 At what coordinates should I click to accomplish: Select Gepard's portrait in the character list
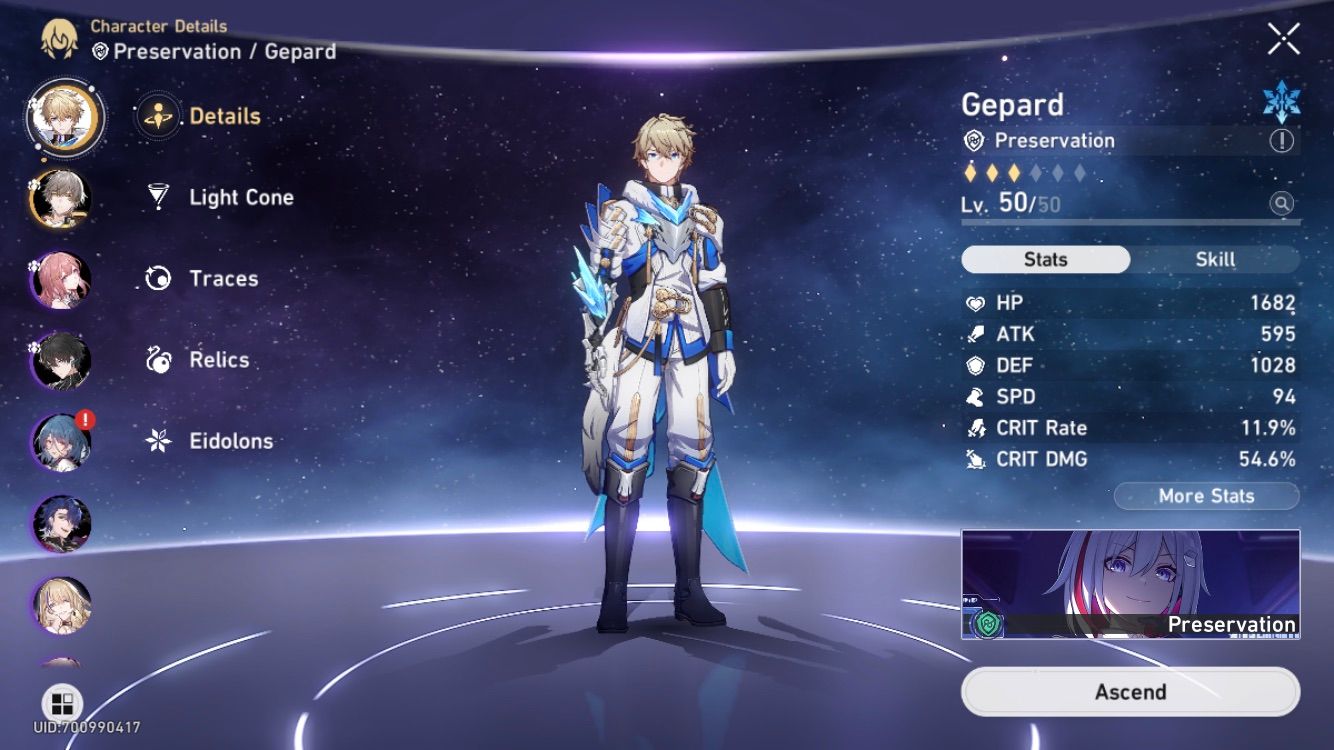point(65,118)
